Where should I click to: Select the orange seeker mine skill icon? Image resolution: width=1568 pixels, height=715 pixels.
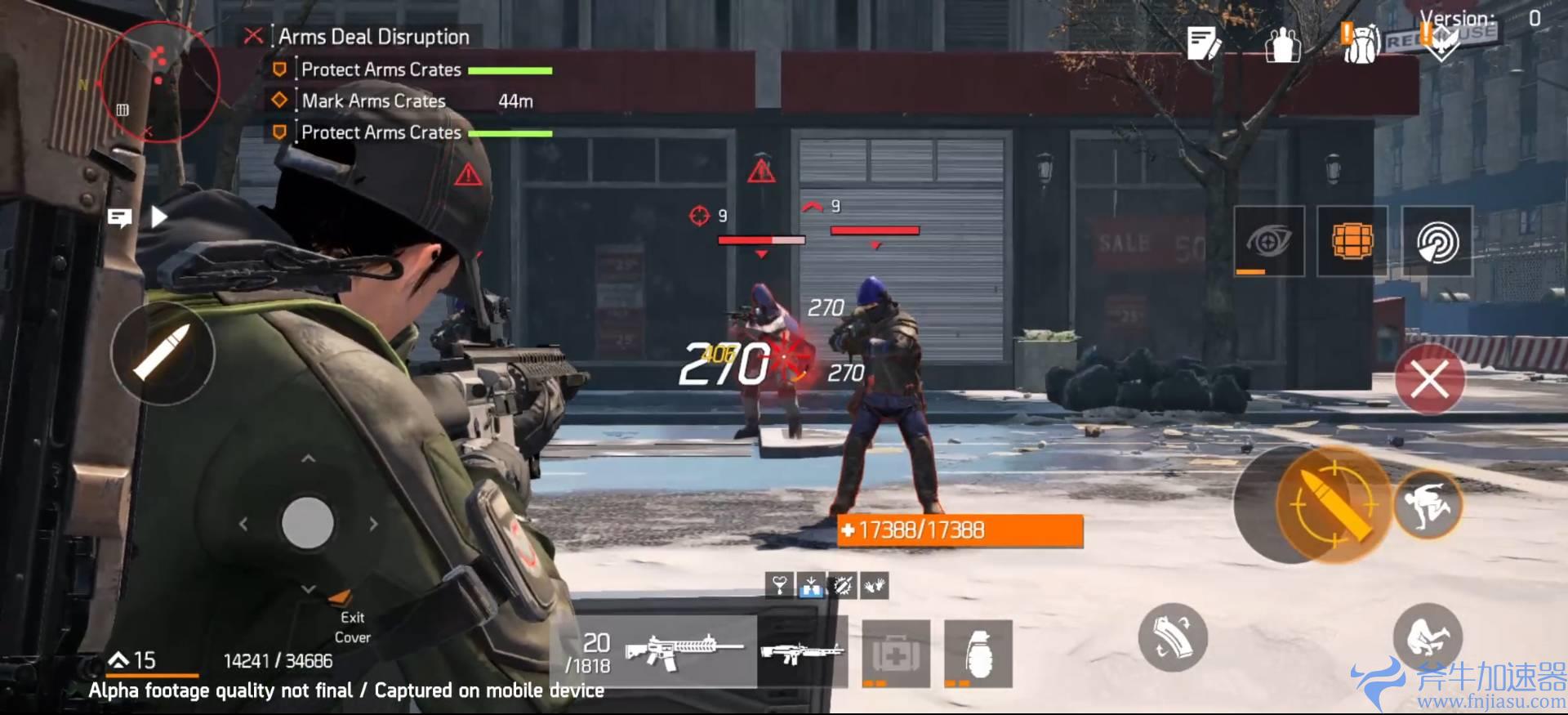(1352, 241)
